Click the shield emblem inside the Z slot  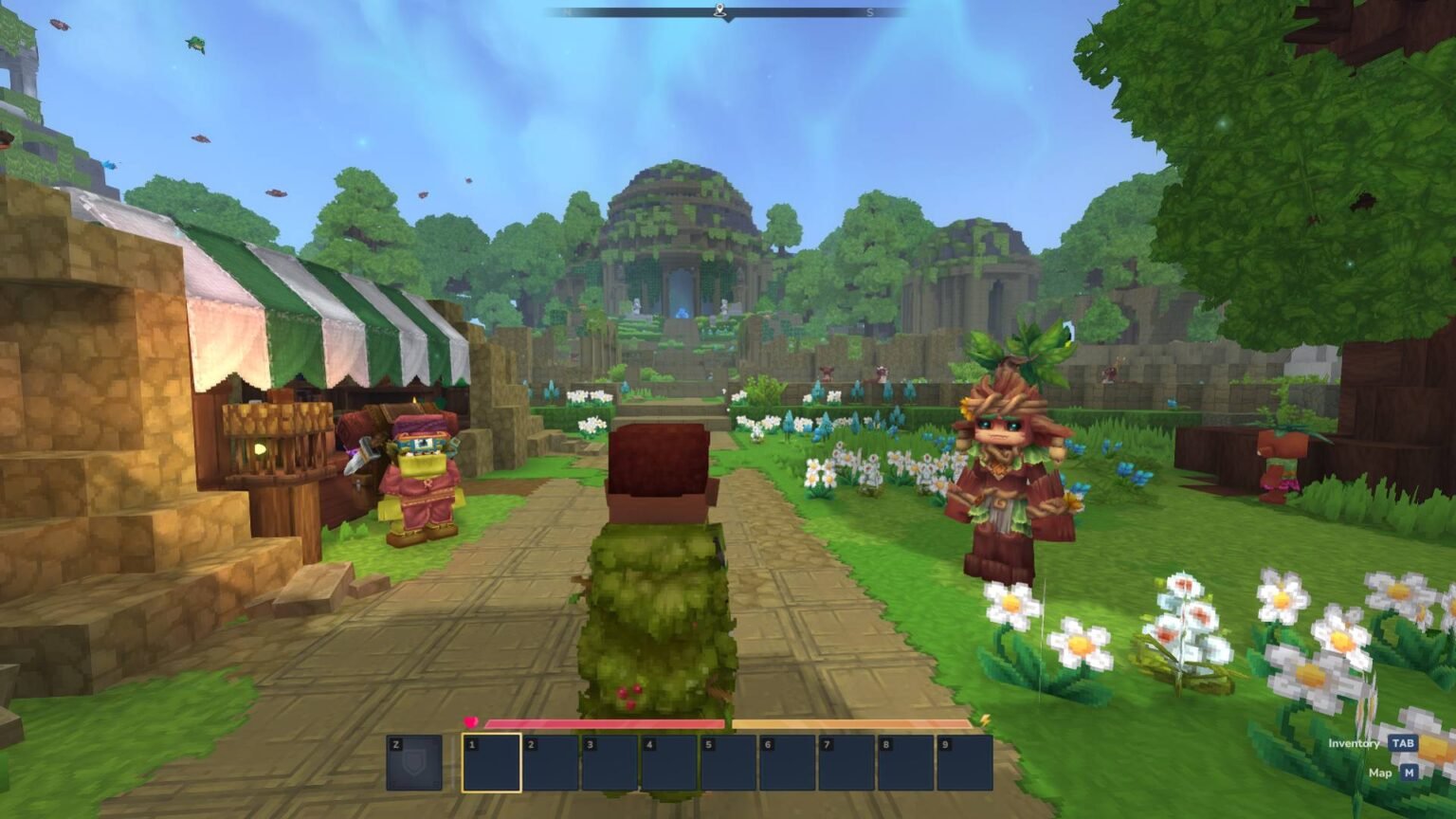pos(414,766)
